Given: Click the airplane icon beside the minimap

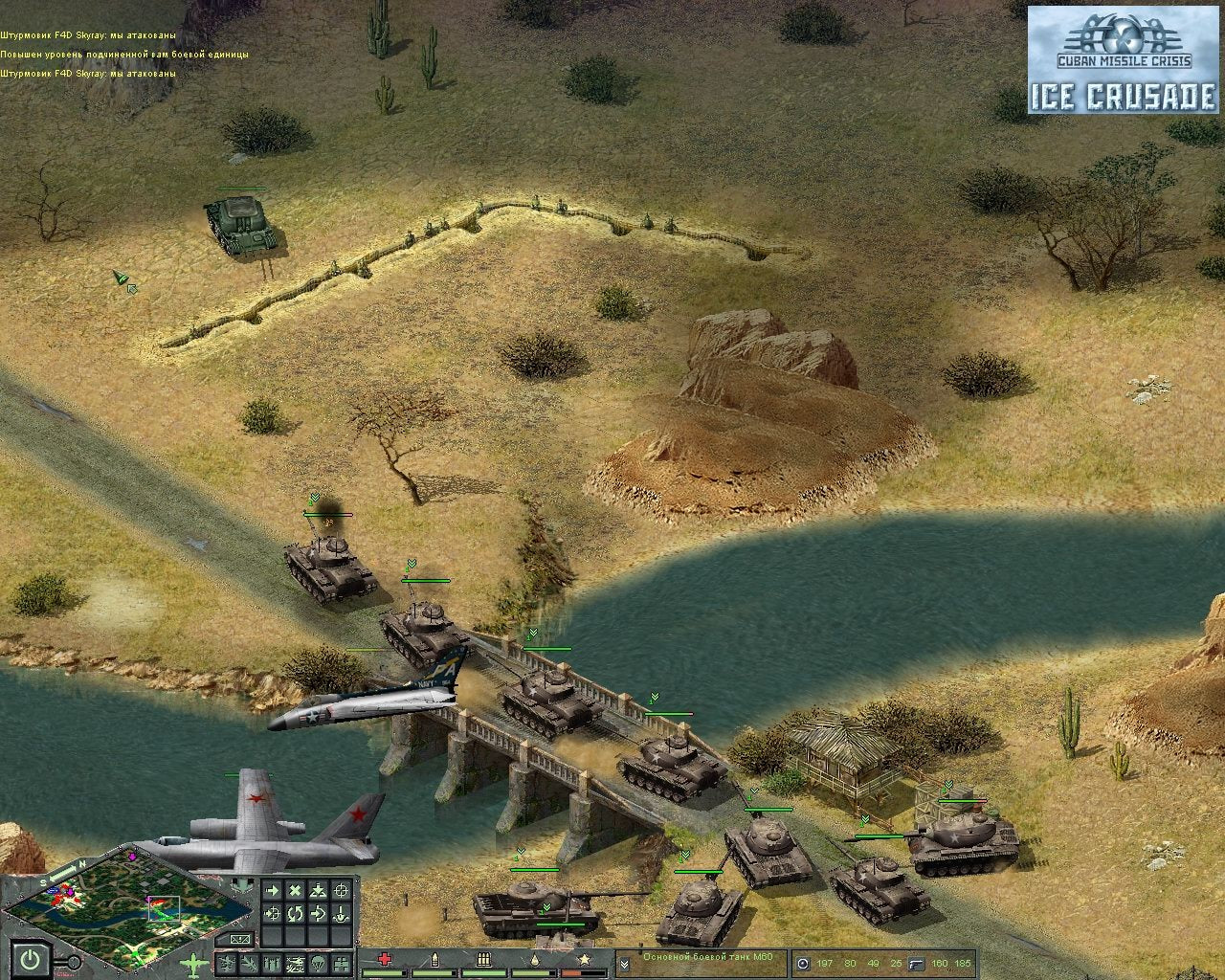Looking at the screenshot, I should coord(192,963).
